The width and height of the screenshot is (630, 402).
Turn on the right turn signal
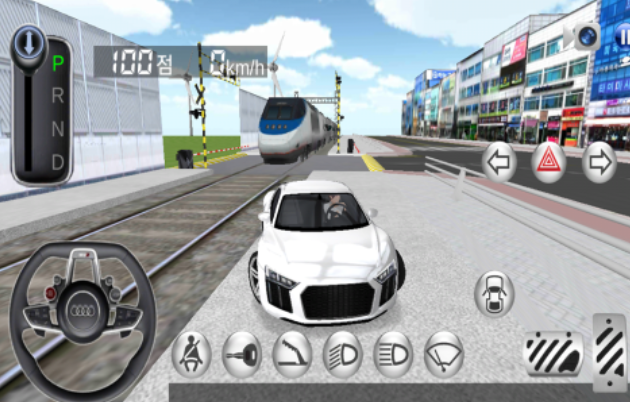tap(599, 161)
